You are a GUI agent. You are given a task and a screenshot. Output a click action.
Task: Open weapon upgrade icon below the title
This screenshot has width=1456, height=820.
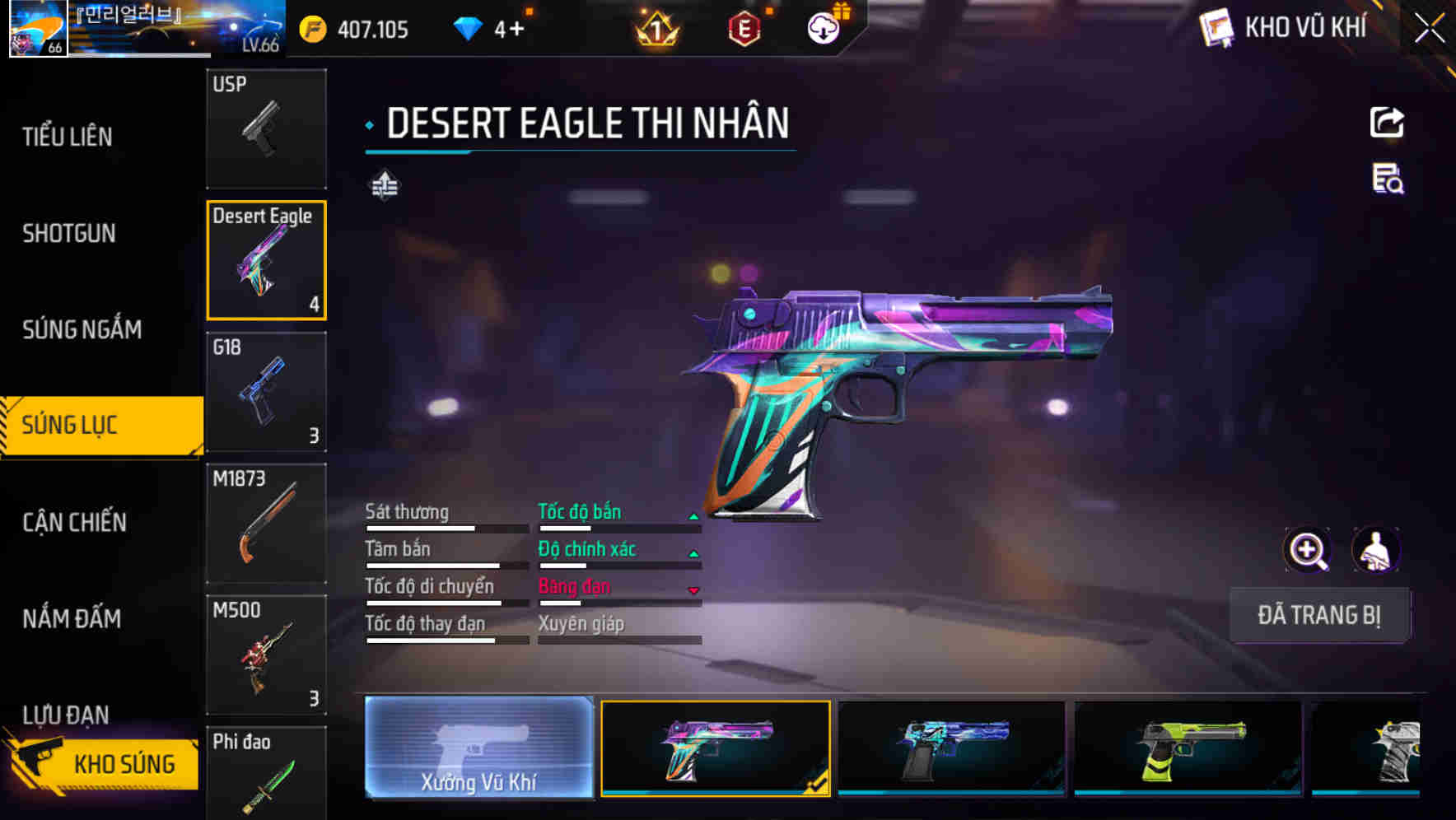385,185
